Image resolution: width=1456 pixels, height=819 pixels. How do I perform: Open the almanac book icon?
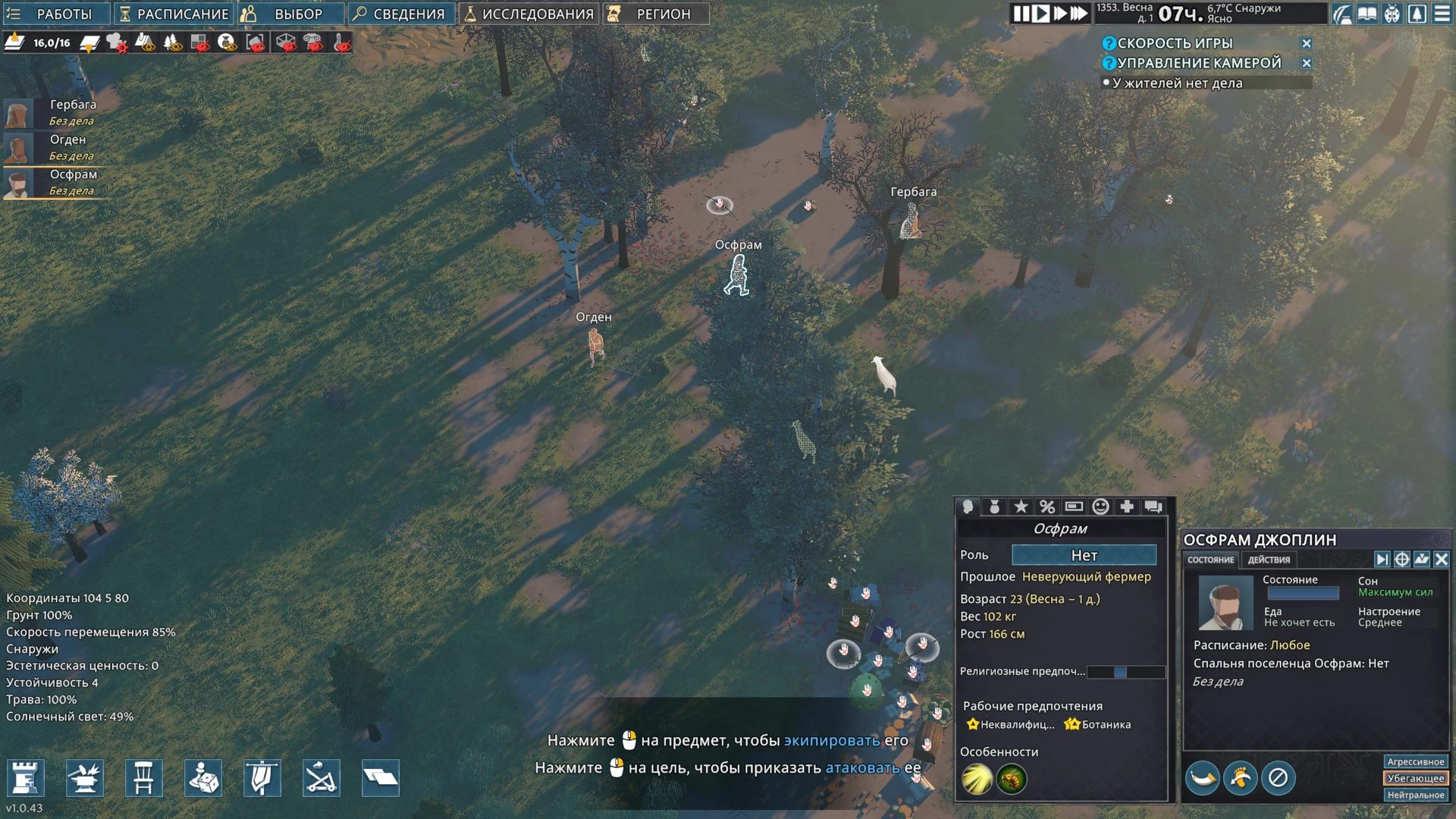pos(1367,14)
